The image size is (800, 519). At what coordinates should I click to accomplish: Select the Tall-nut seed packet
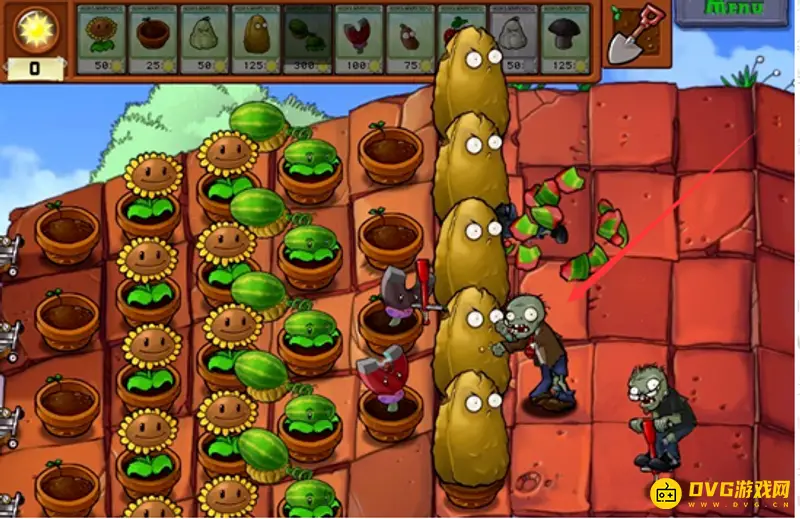pyautogui.click(x=256, y=38)
